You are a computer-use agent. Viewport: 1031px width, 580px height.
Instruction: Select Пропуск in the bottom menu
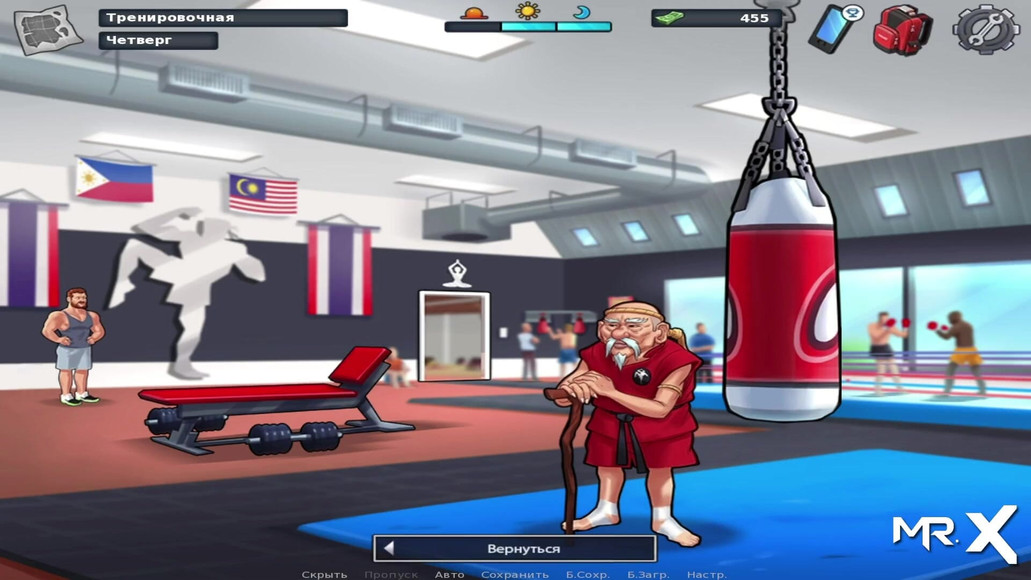(391, 574)
